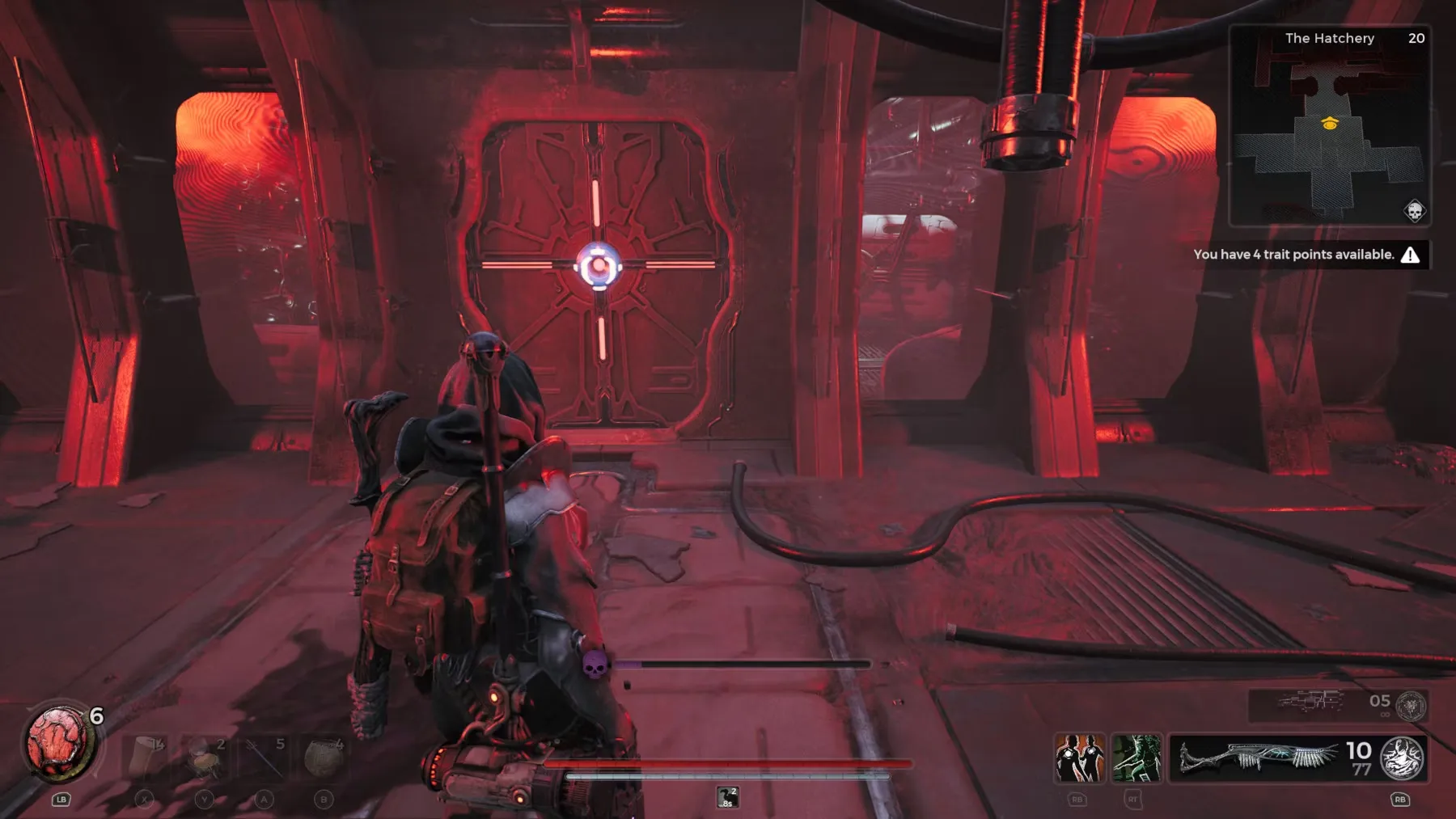Select the equipped winged long gun
Viewport: 1456px width, 819px height.
1259,758
